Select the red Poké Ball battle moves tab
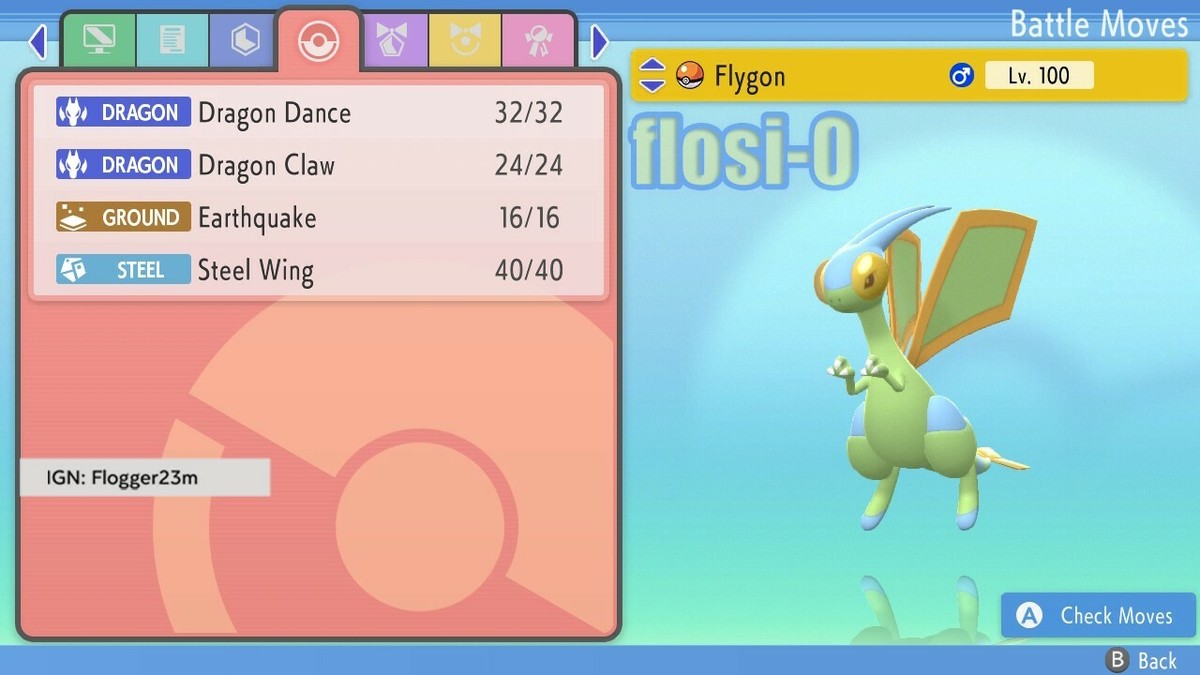The width and height of the screenshot is (1200, 675). pos(319,41)
